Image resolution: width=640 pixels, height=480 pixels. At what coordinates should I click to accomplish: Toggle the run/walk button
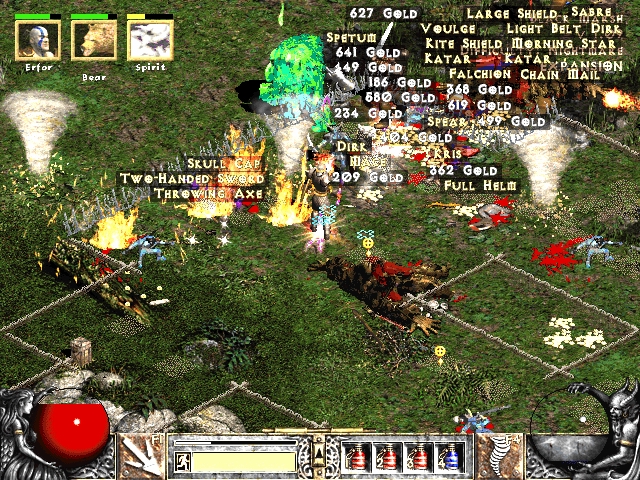(183, 461)
